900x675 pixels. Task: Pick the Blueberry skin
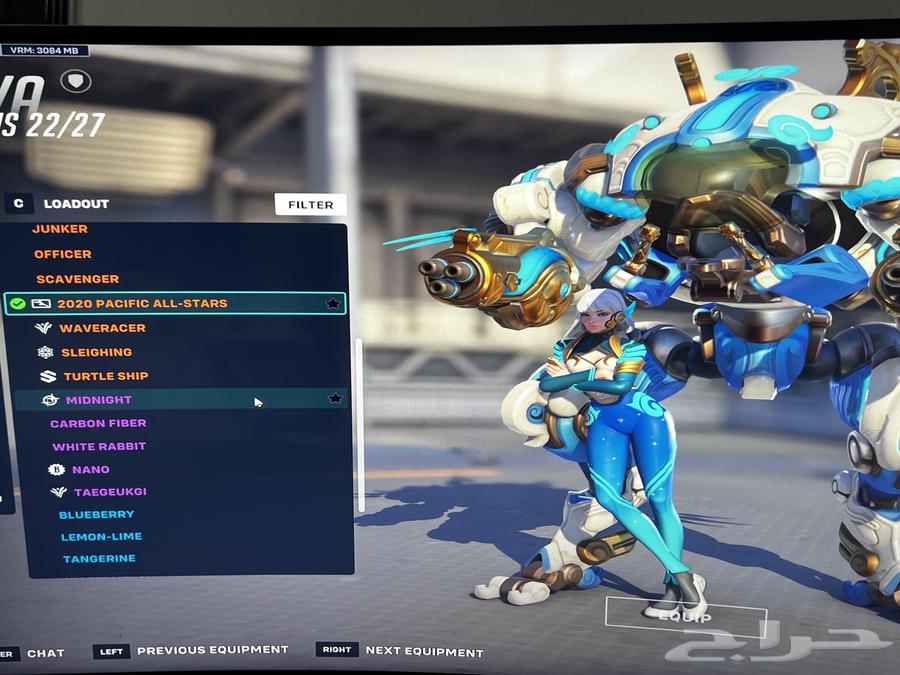point(96,515)
